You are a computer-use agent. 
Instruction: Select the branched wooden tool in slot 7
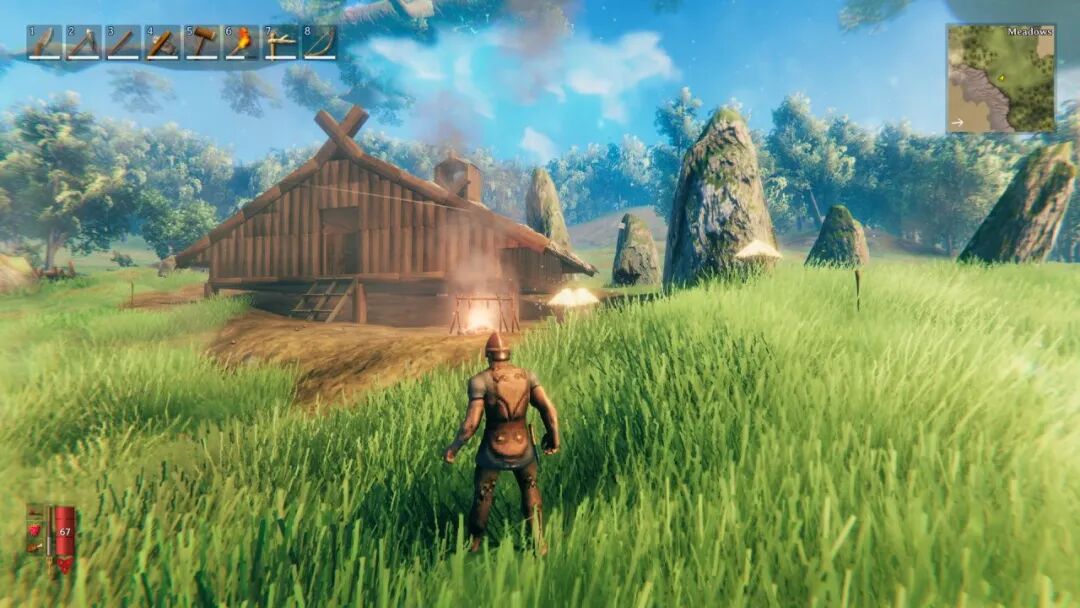[280, 43]
